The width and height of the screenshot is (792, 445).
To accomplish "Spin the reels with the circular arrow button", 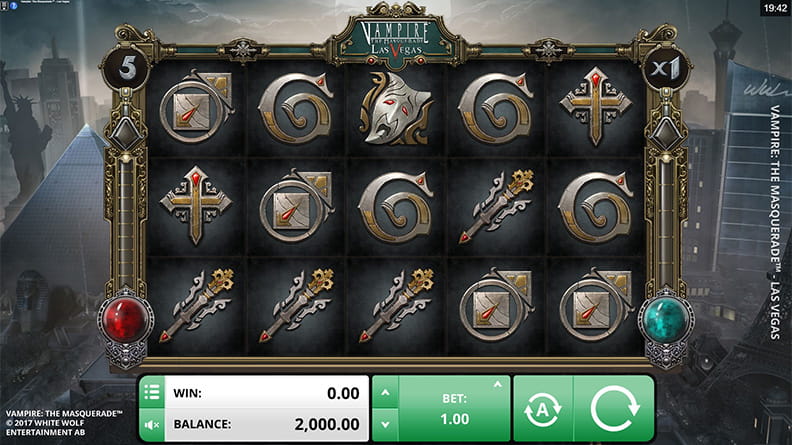I will 612,409.
